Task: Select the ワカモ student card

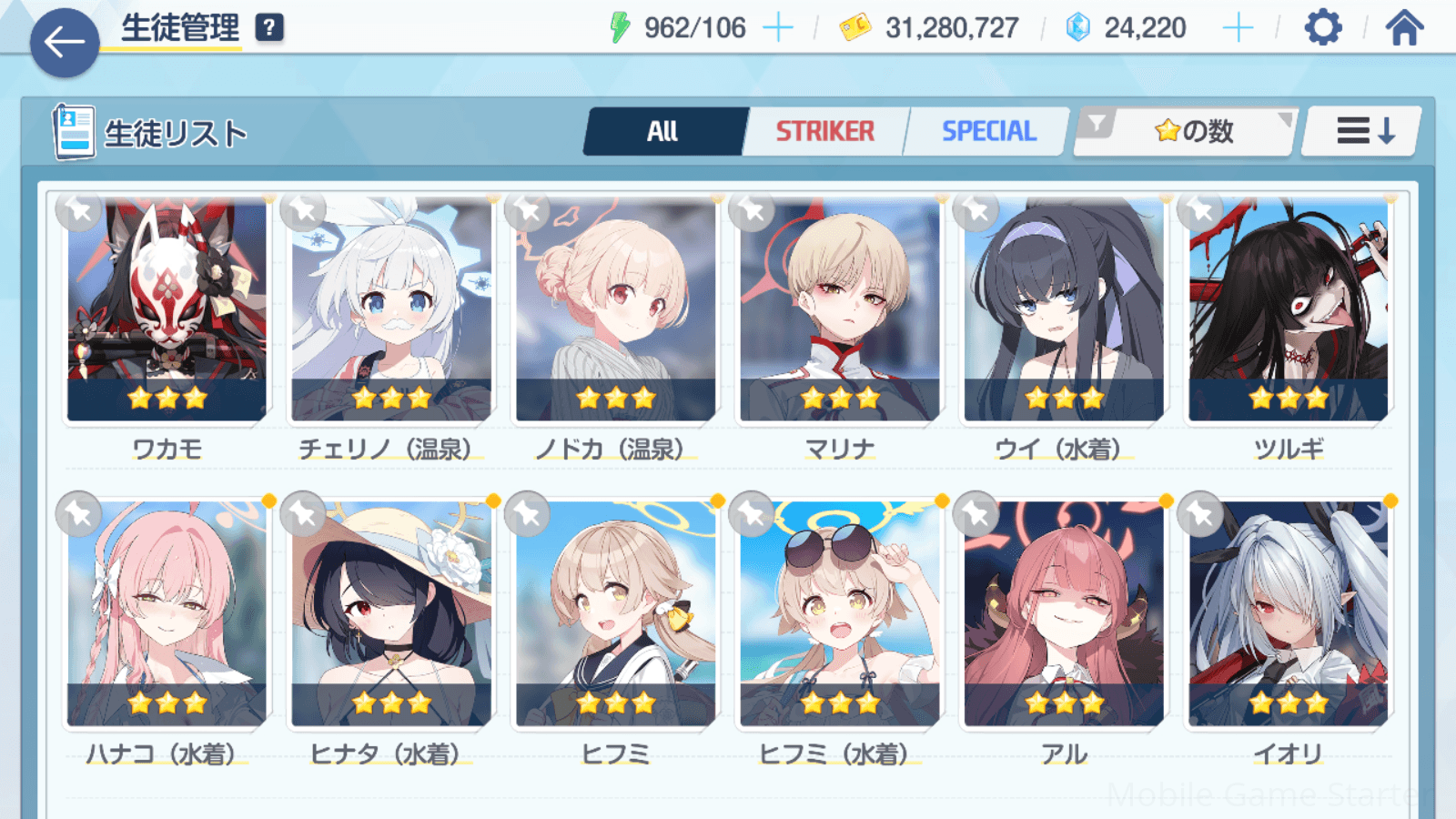Action: (x=167, y=309)
